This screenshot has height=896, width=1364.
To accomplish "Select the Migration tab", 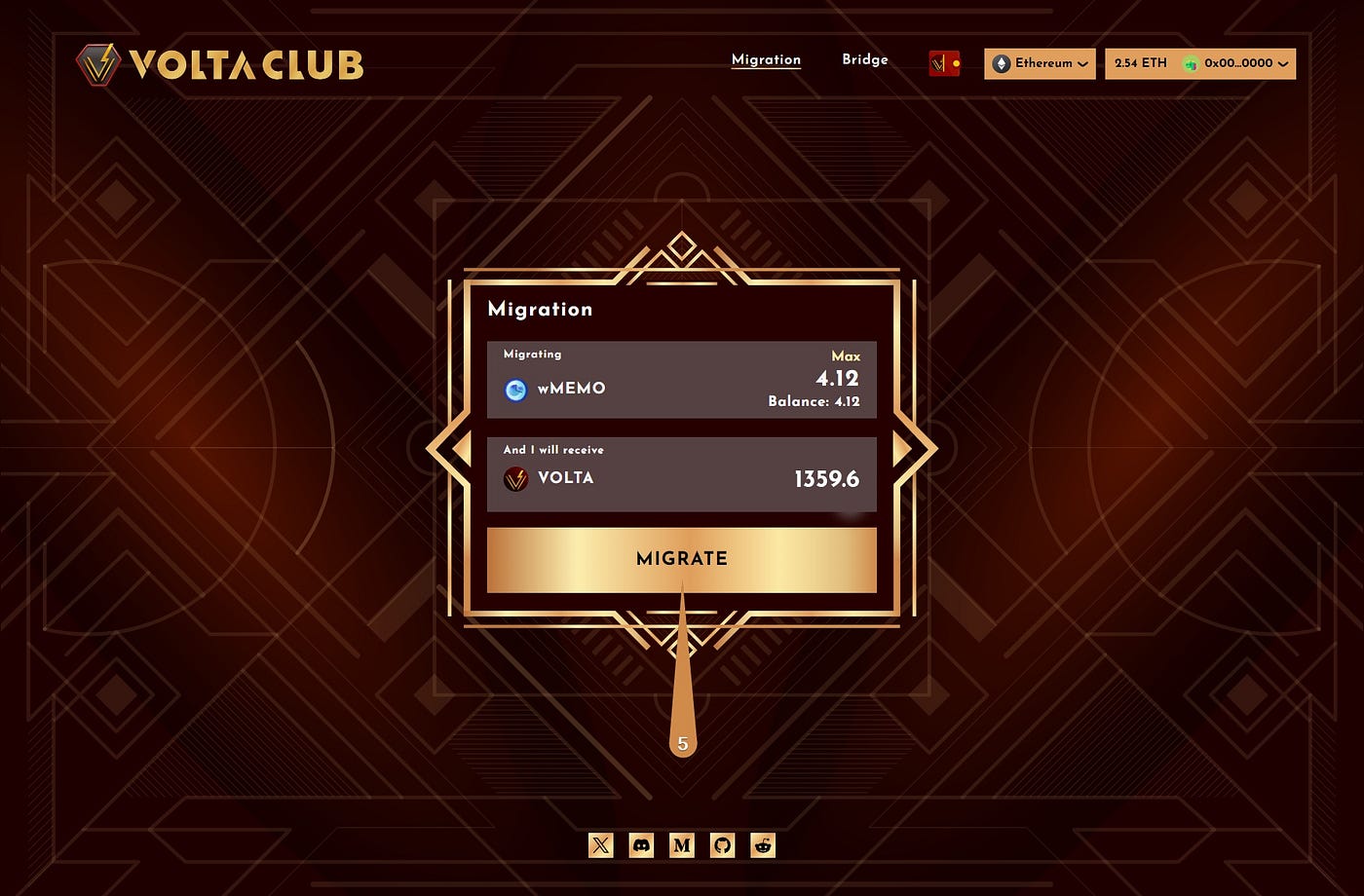I will click(x=766, y=59).
